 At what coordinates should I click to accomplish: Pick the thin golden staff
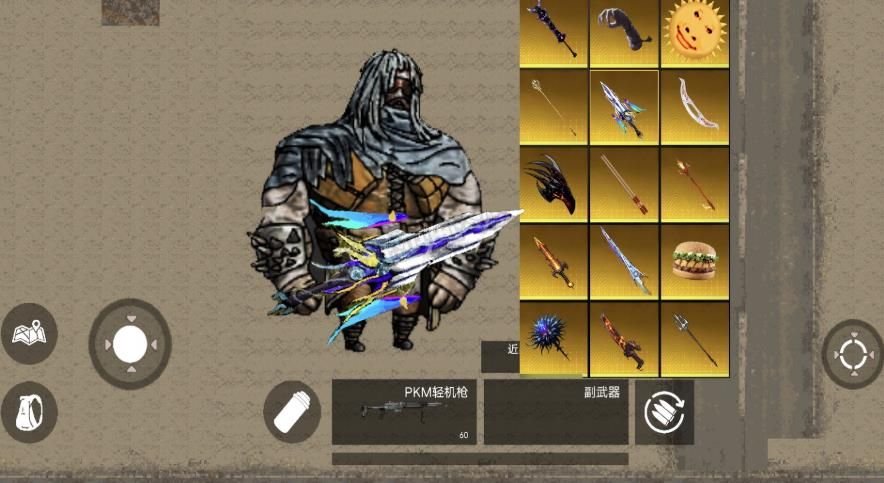click(x=553, y=107)
